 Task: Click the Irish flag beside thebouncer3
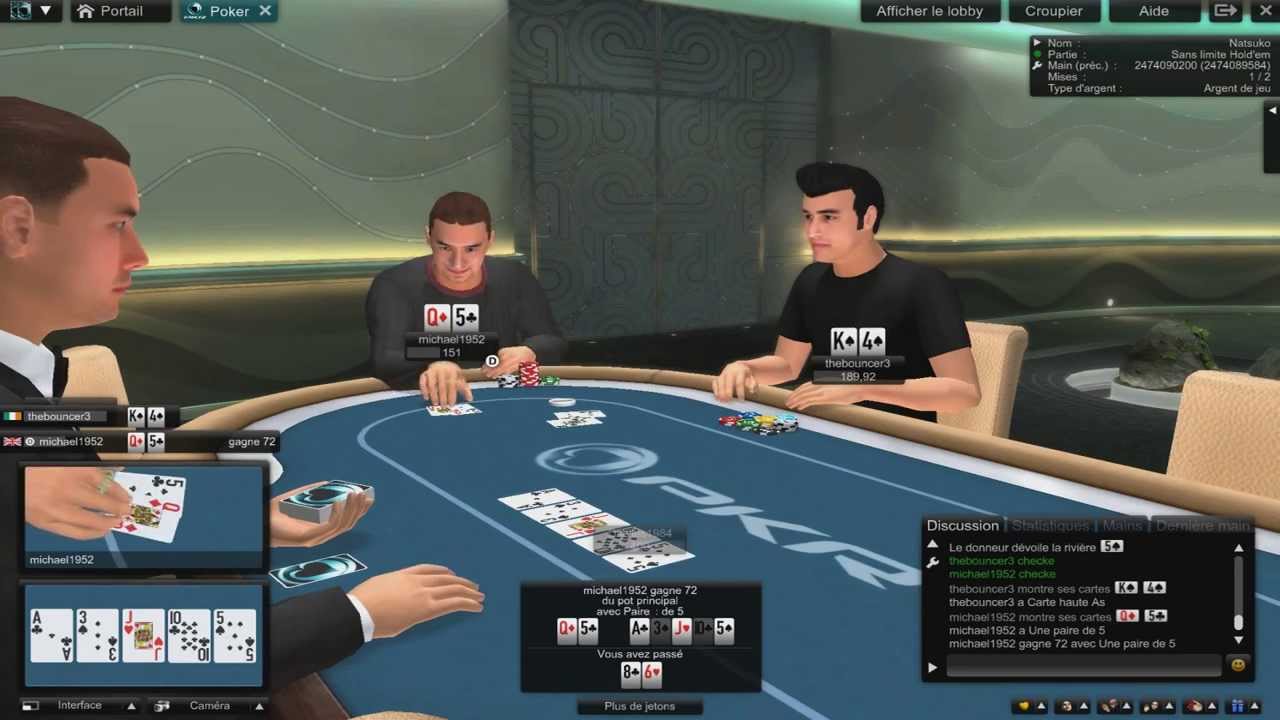tap(13, 416)
